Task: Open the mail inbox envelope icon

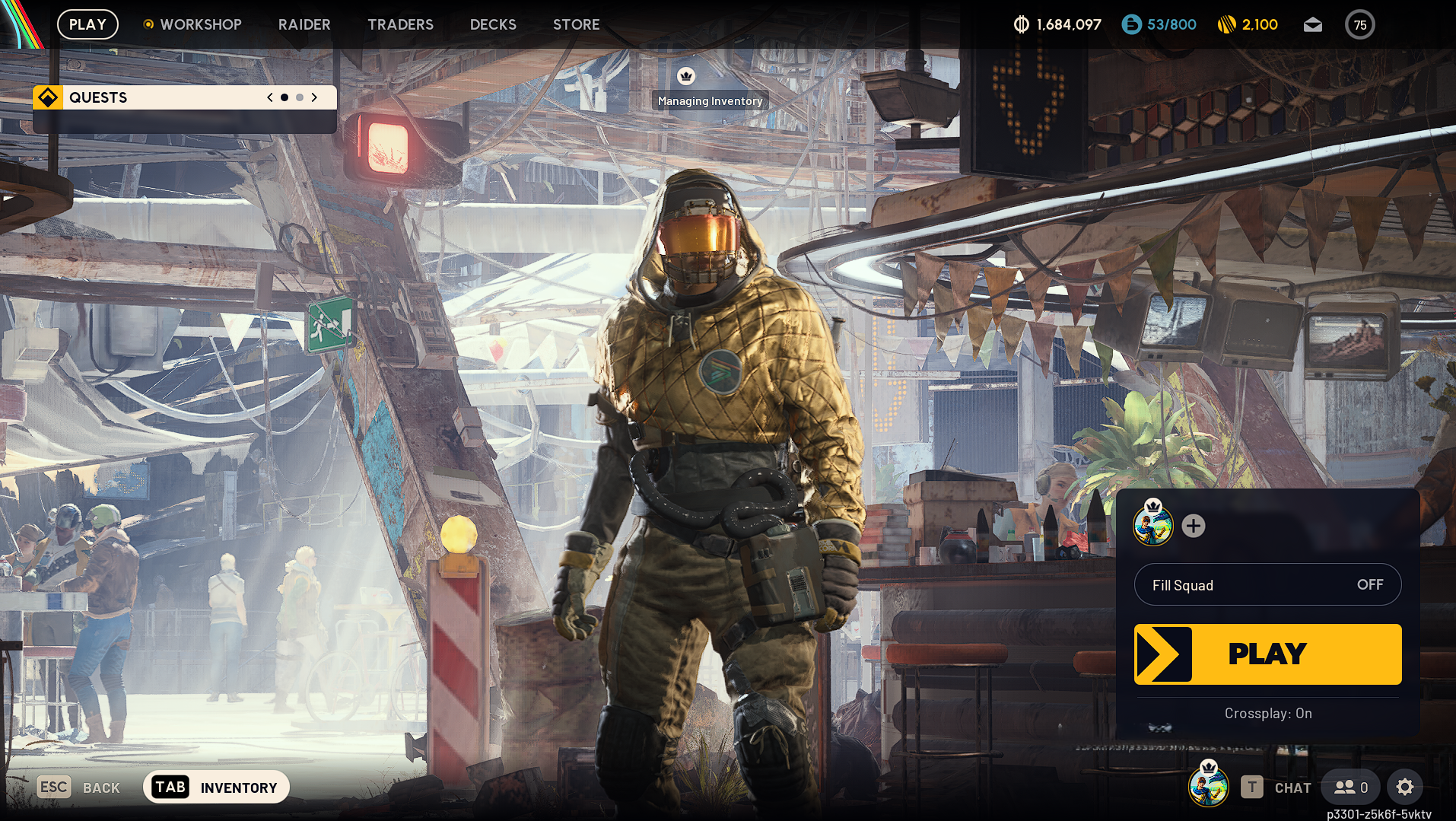Action: pos(1312,25)
